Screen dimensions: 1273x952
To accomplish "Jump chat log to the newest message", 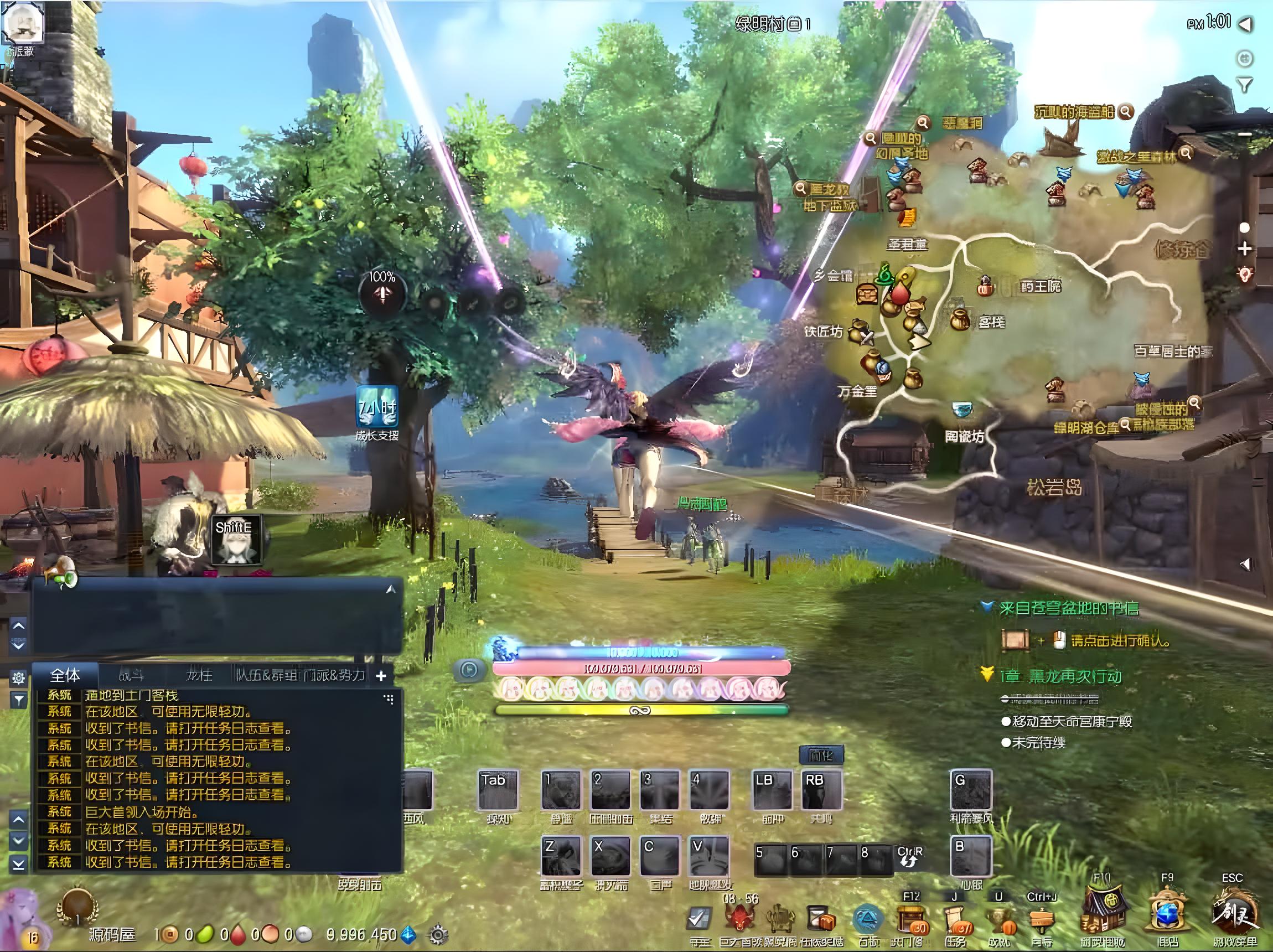I will [18, 864].
